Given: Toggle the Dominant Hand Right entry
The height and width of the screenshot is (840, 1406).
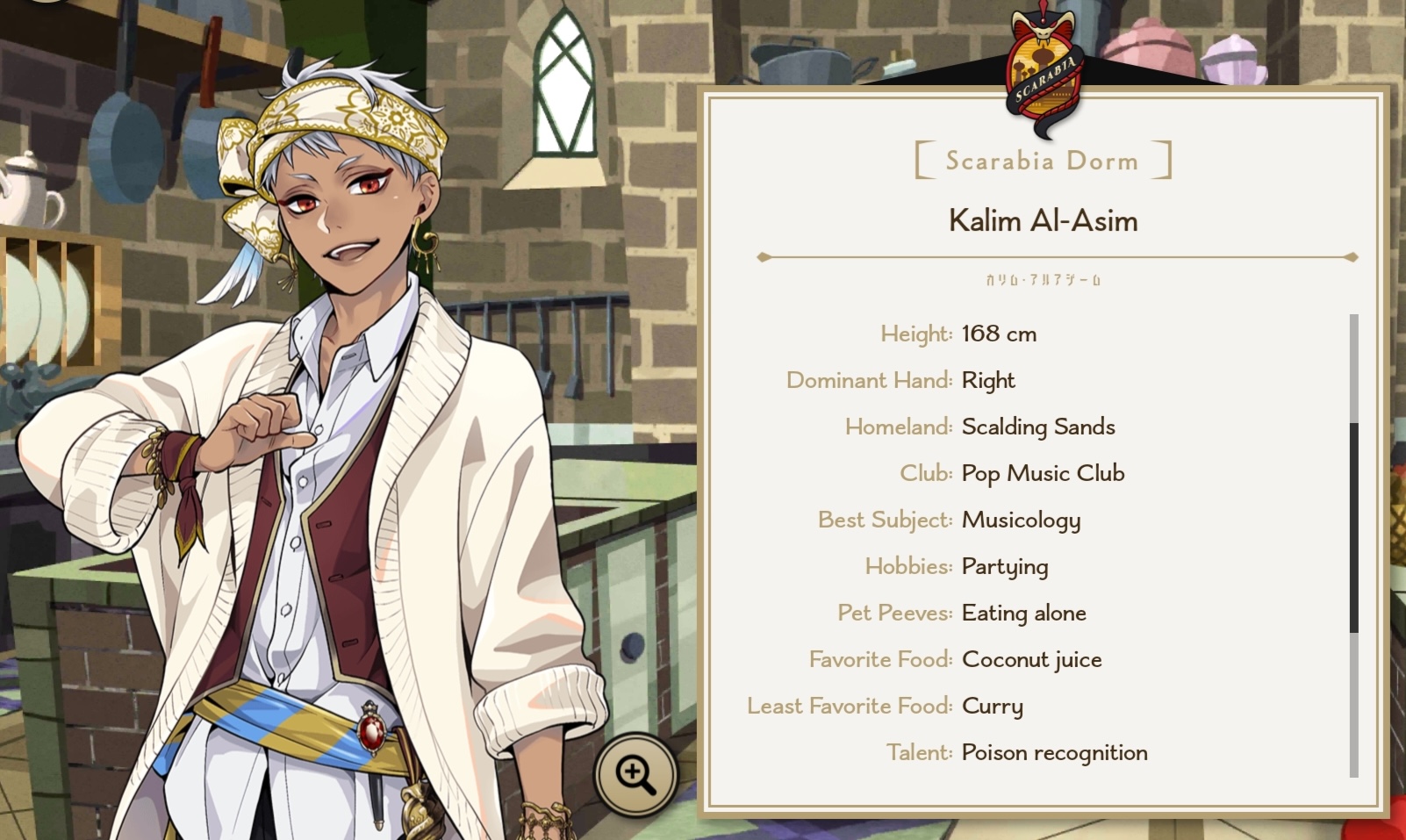Looking at the screenshot, I should coord(900,380).
